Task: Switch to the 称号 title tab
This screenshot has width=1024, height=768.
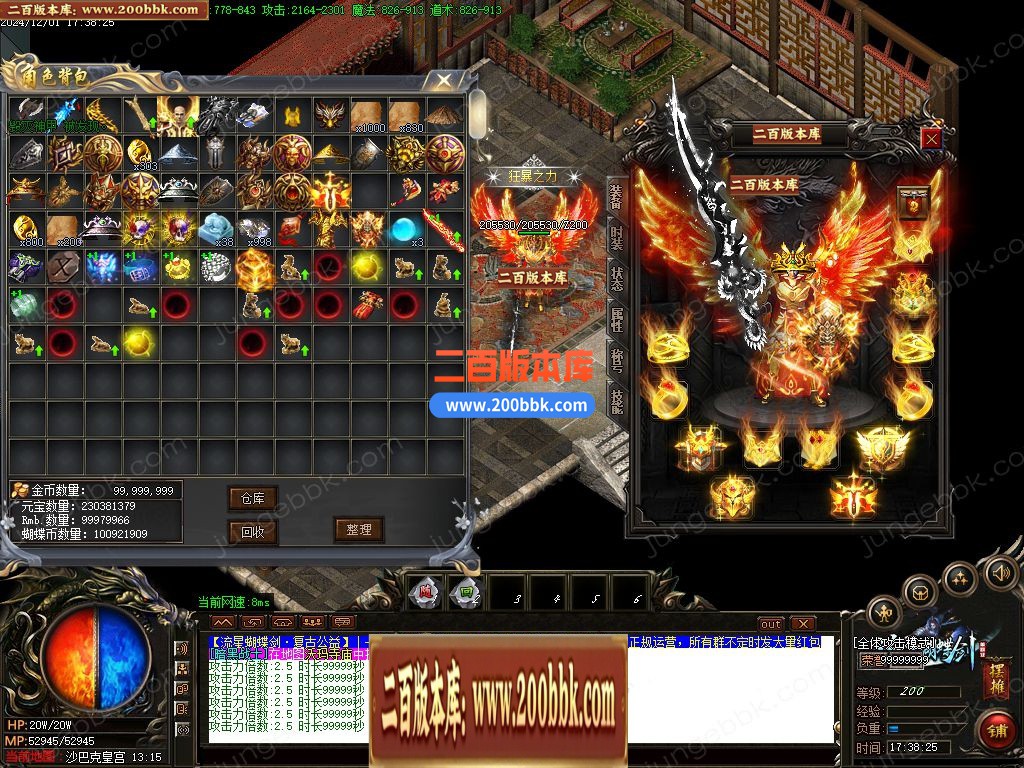Action: (x=616, y=358)
